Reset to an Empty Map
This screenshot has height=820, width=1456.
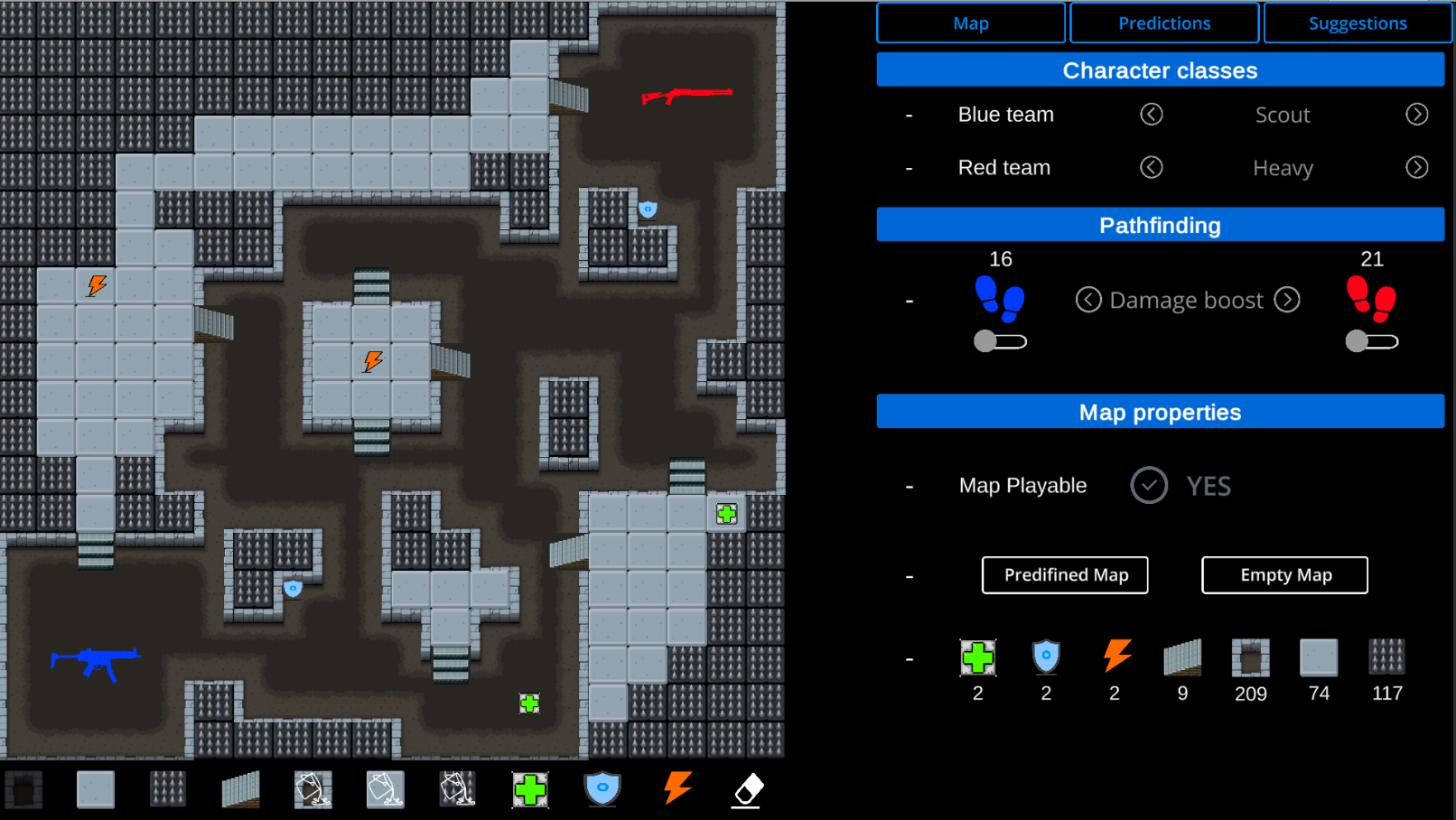(x=1284, y=575)
